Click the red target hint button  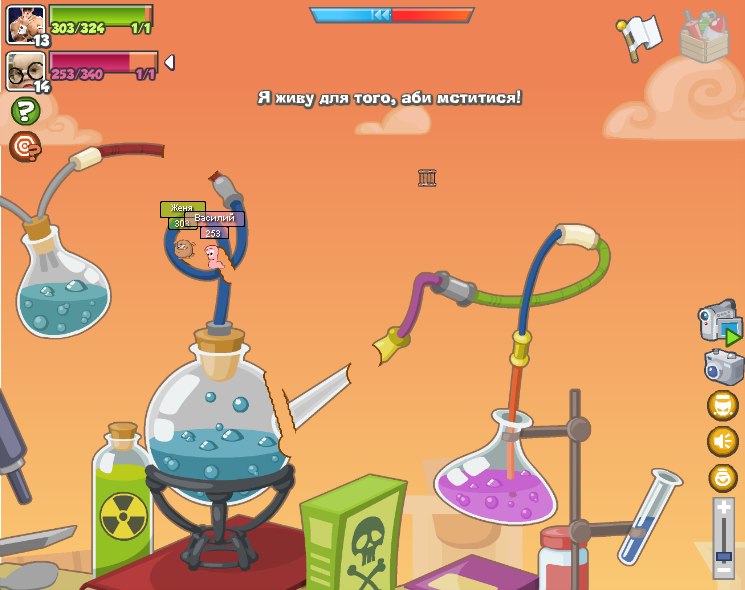point(25,147)
